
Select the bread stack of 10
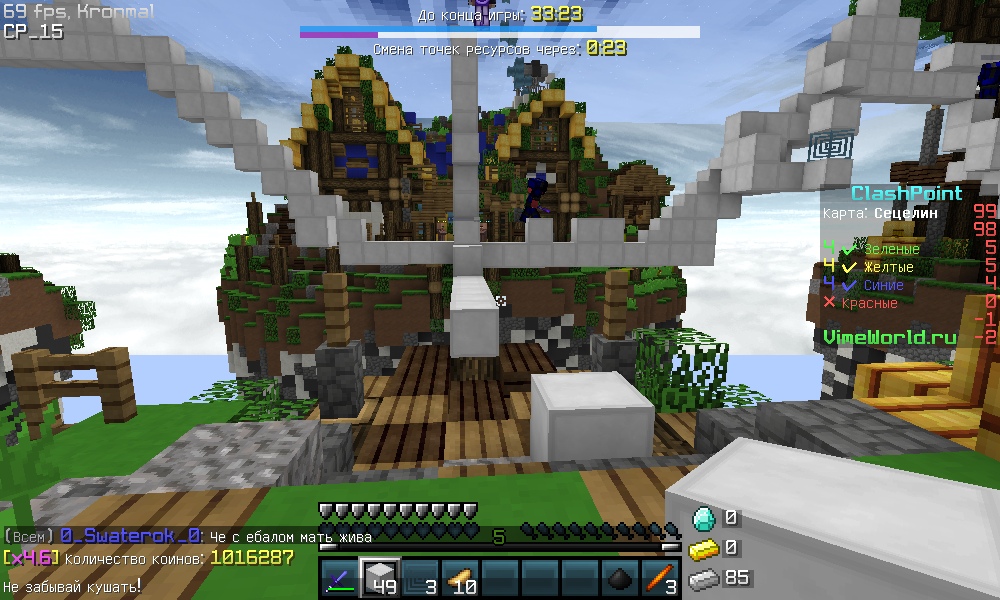tap(459, 579)
